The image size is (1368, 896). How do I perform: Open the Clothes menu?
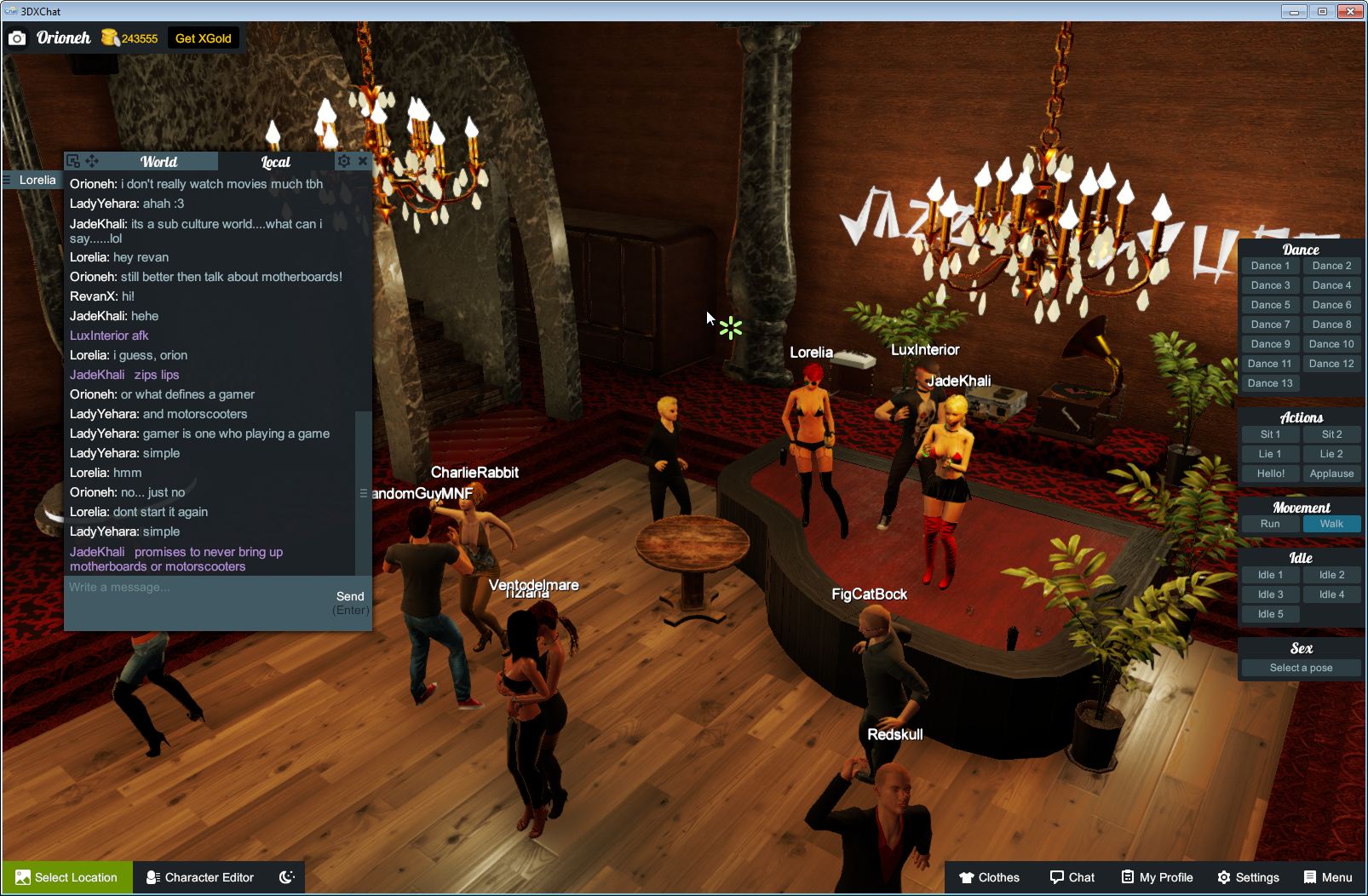991,877
